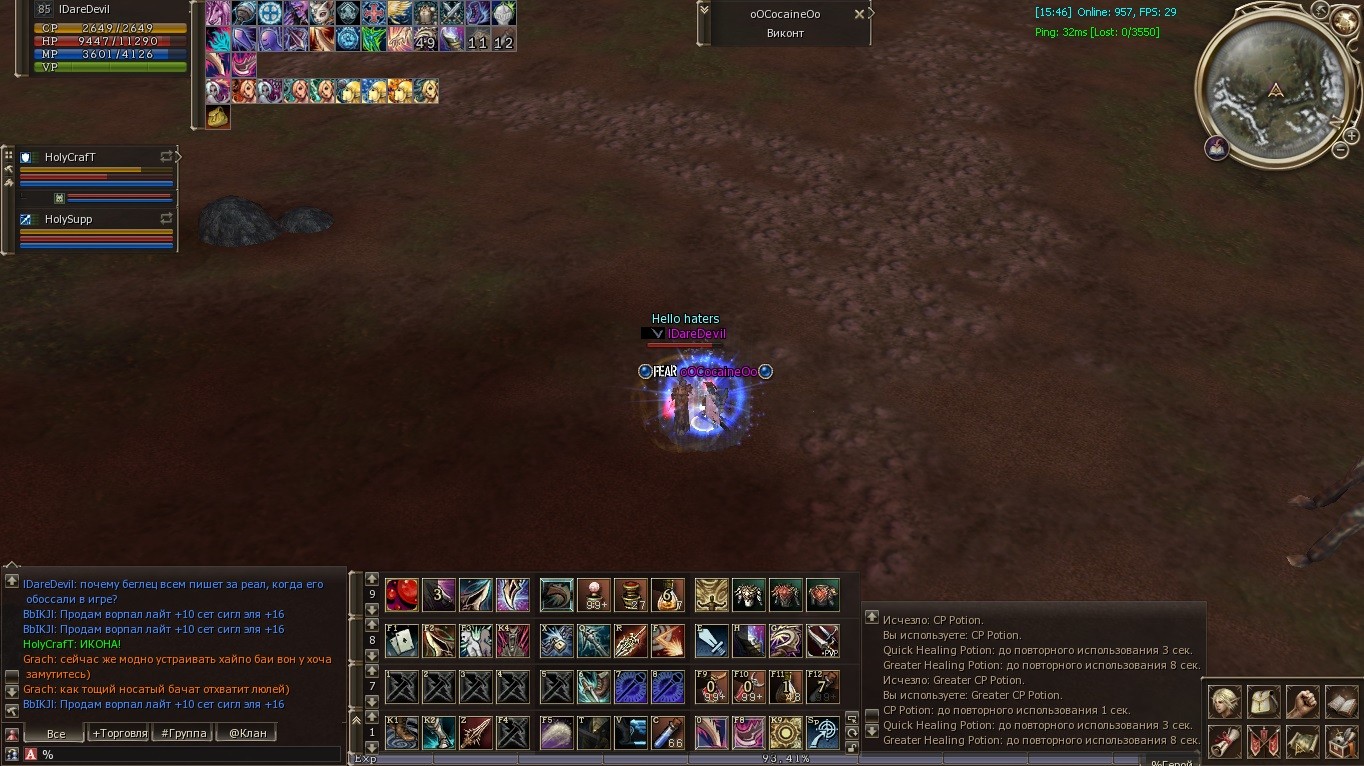The width and height of the screenshot is (1364, 766).
Task: Close the oOCocaineOo target window
Action: [859, 14]
